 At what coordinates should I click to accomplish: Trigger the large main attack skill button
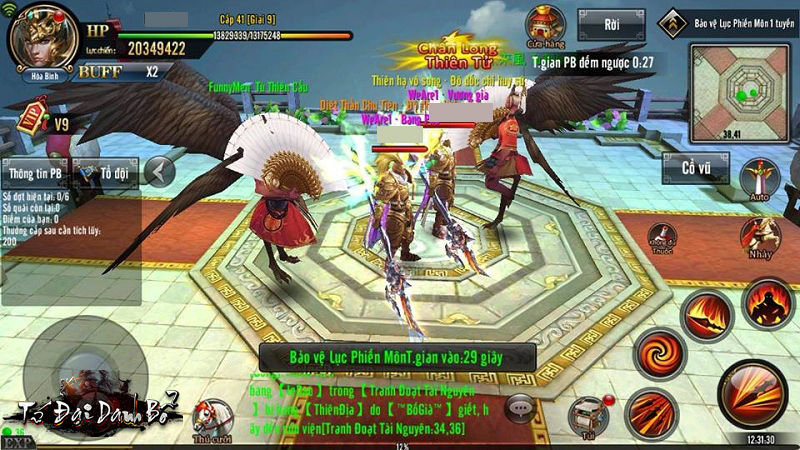(754, 392)
